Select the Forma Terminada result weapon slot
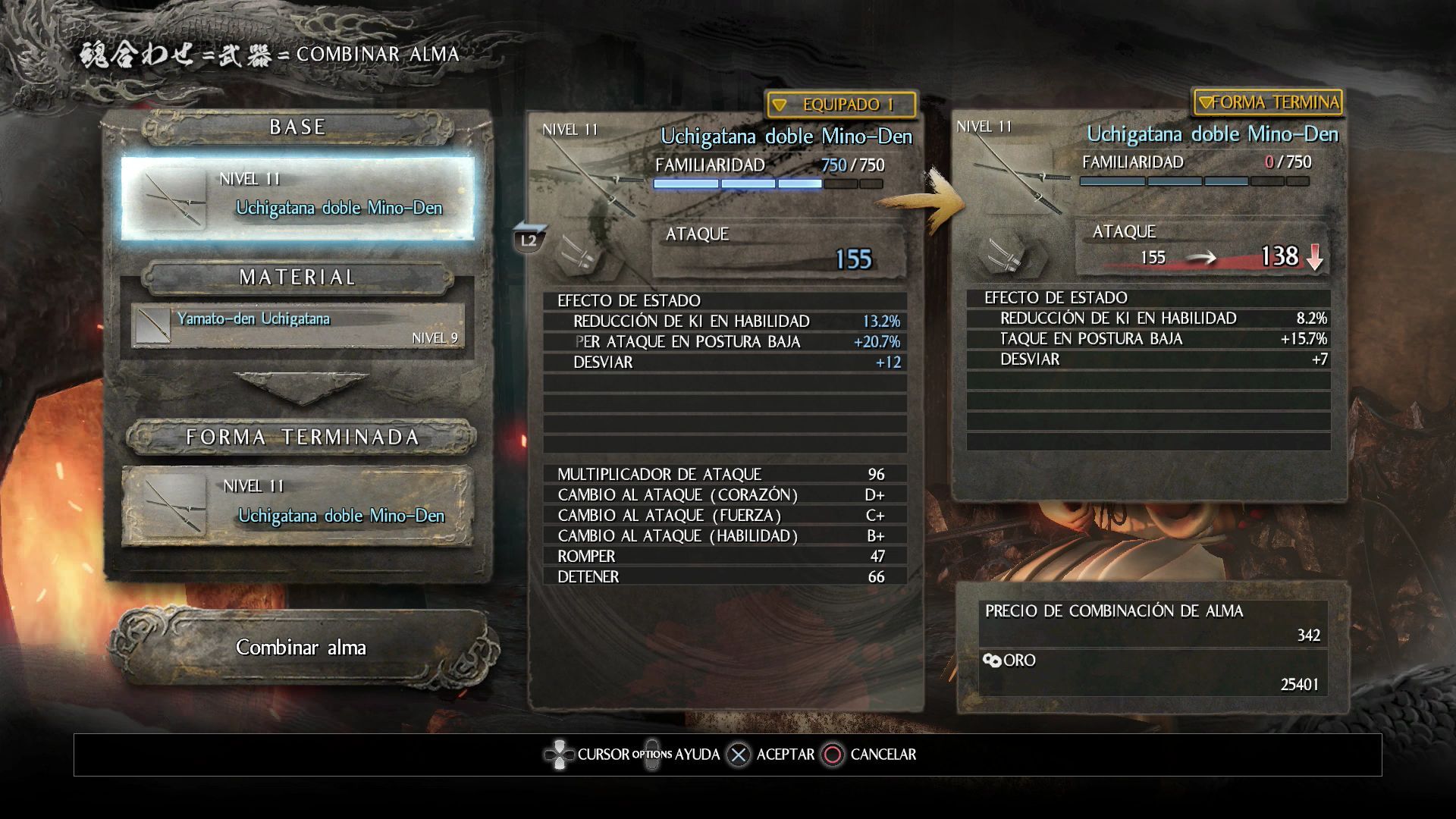The width and height of the screenshot is (1456, 819). pyautogui.click(x=298, y=506)
